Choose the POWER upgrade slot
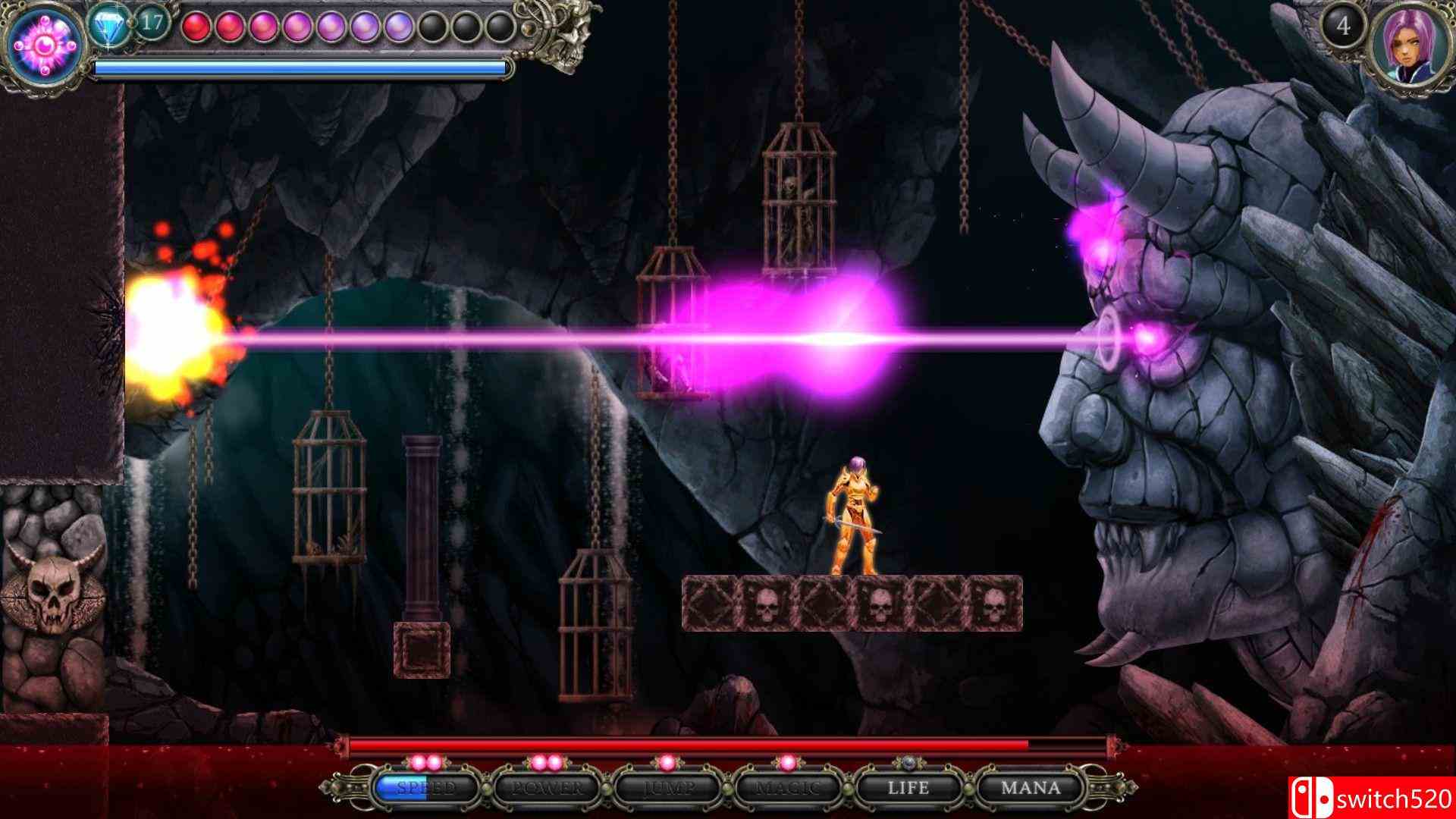Viewport: 1456px width, 819px height. point(547,788)
